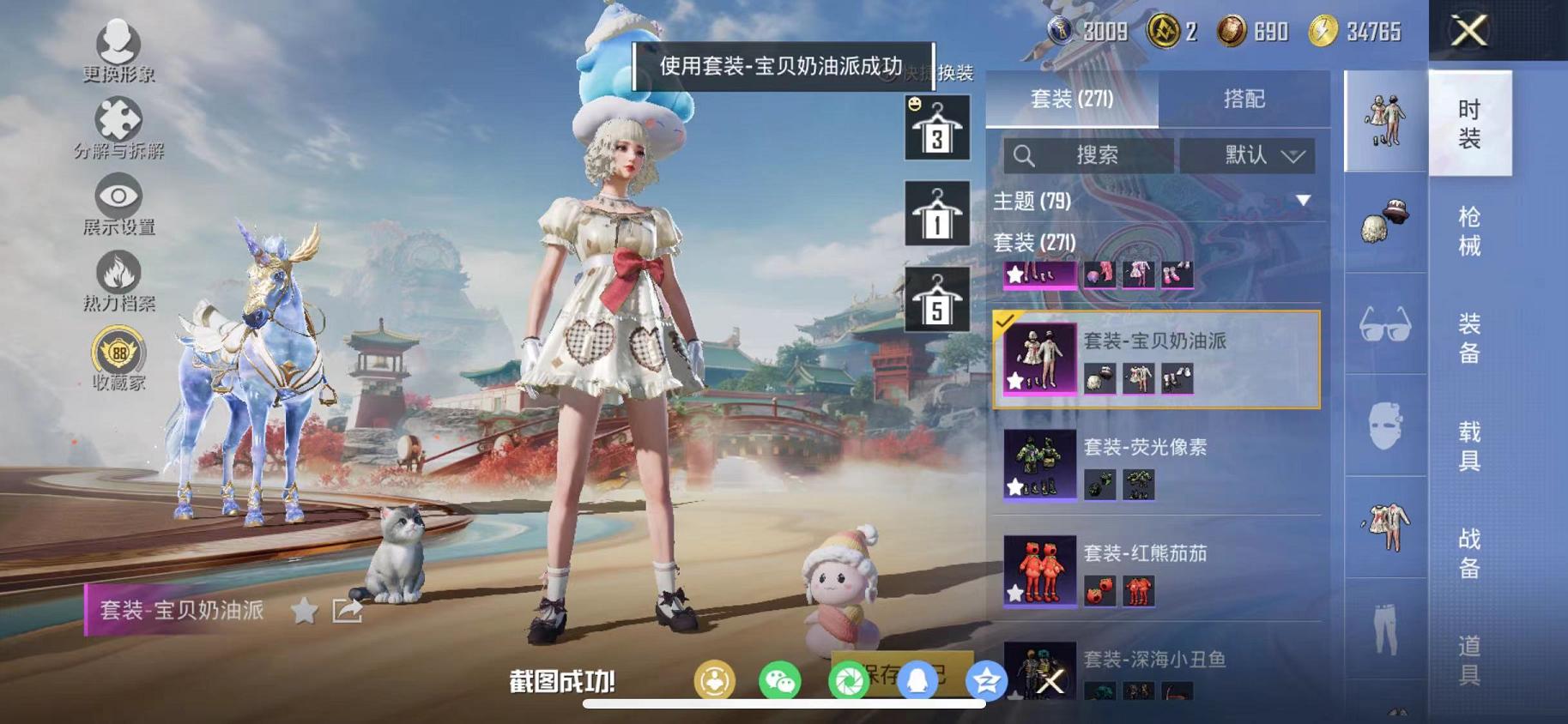Favorite 宝贝奶油派 using the star toggle
The height and width of the screenshot is (724, 1568).
[302, 611]
